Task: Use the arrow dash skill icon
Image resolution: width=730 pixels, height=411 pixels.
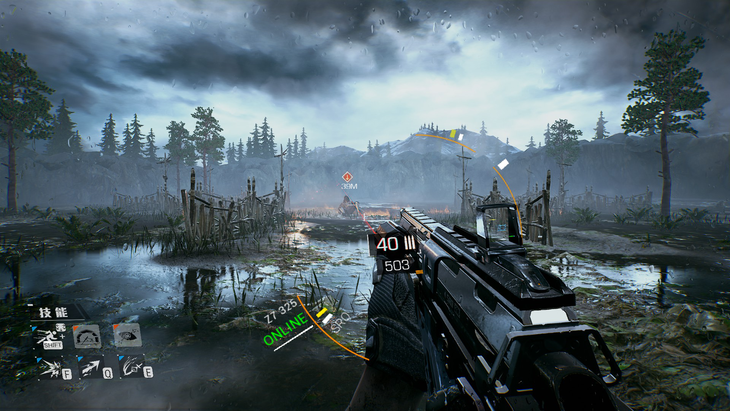Action: click(90, 367)
